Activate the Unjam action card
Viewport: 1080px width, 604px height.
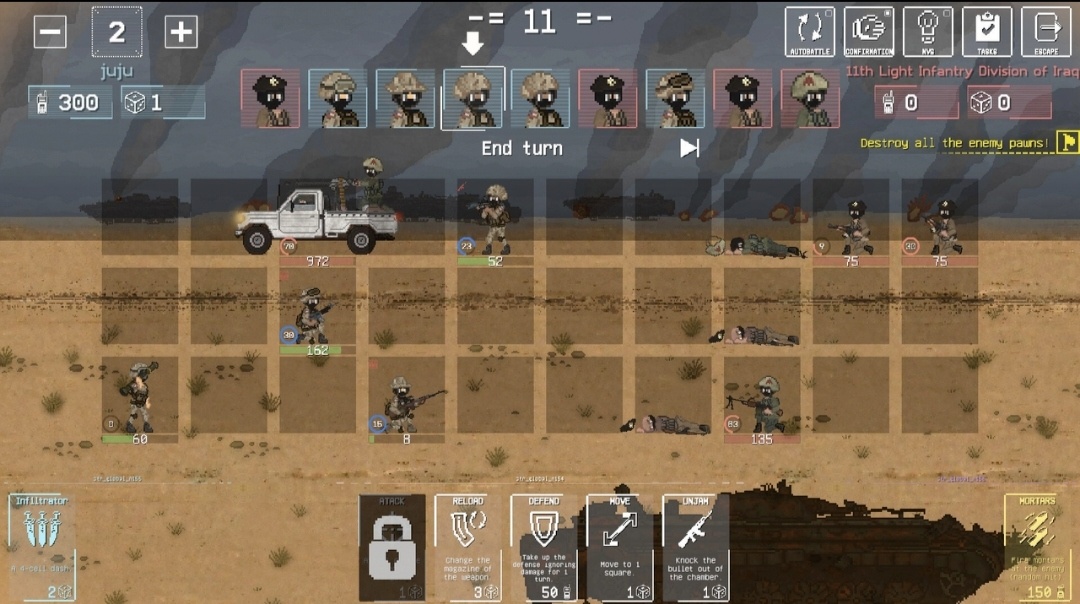[x=696, y=547]
